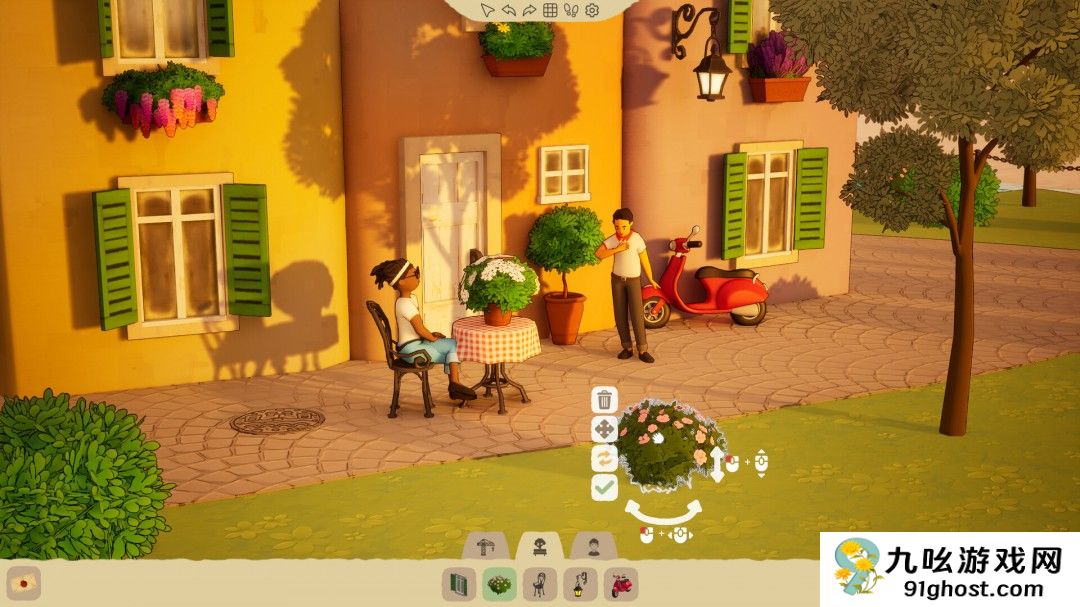
Task: Redo the undone action
Action: (528, 10)
